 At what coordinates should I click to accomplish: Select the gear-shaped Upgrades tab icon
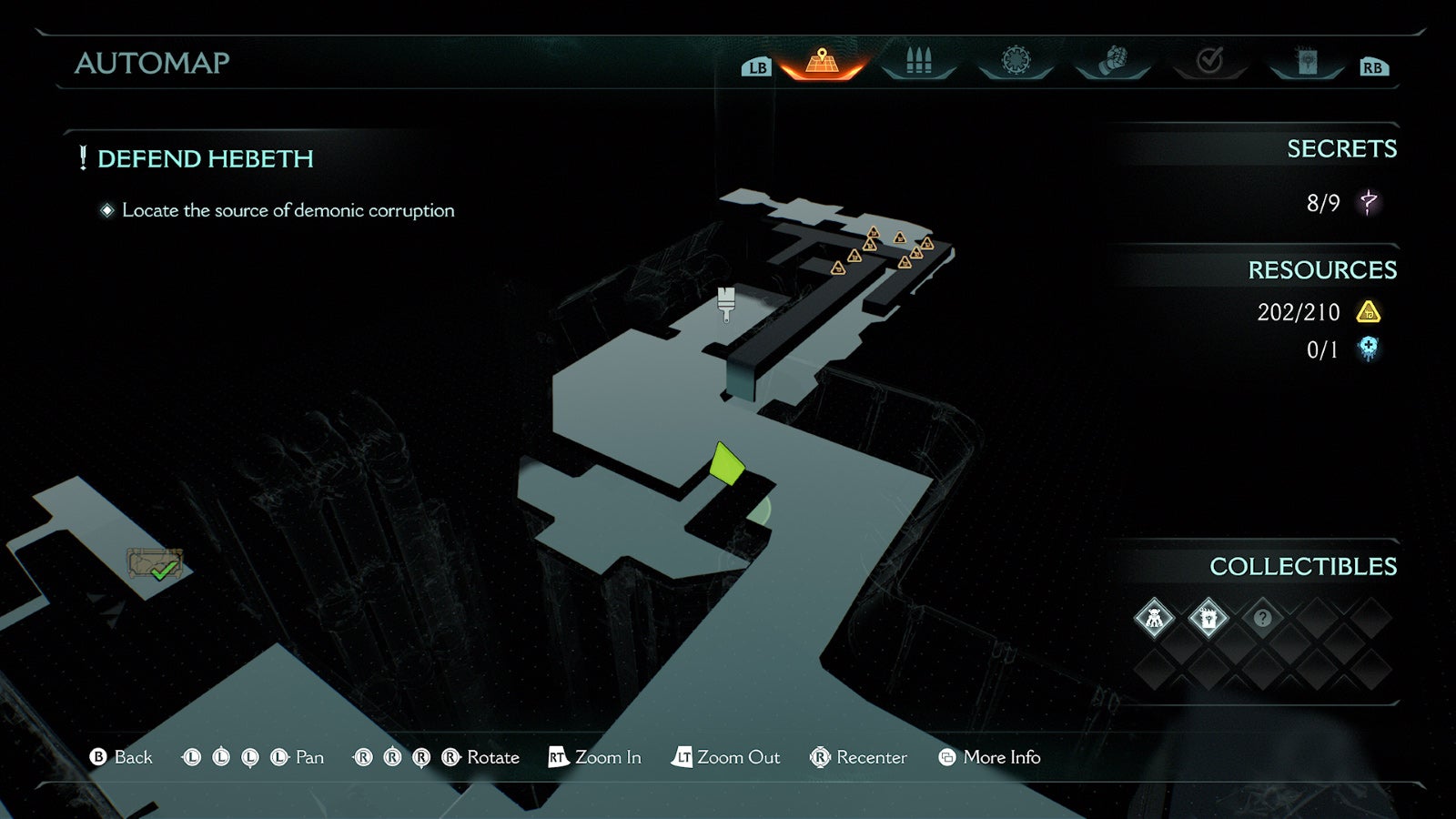1016,60
